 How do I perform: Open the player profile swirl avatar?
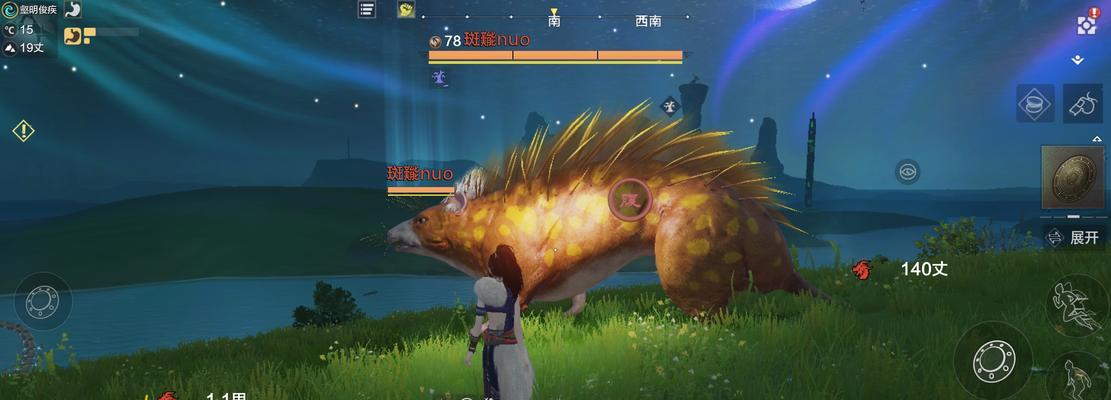[9, 10]
